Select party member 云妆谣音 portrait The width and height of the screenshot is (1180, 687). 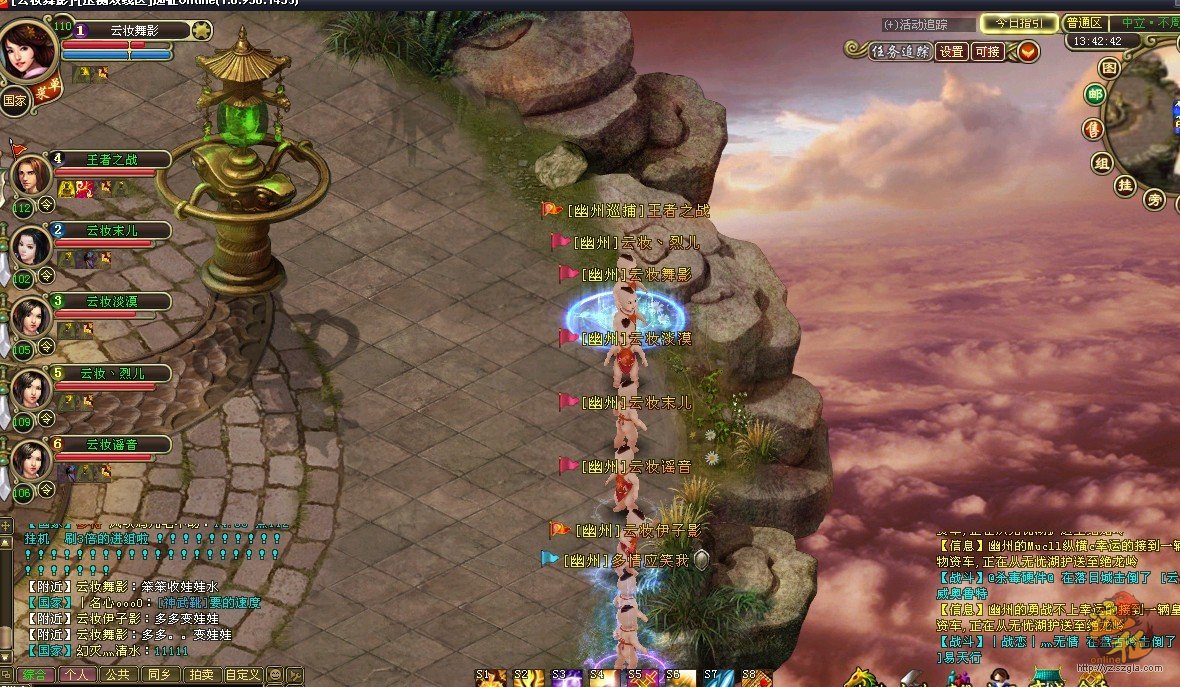[x=31, y=459]
